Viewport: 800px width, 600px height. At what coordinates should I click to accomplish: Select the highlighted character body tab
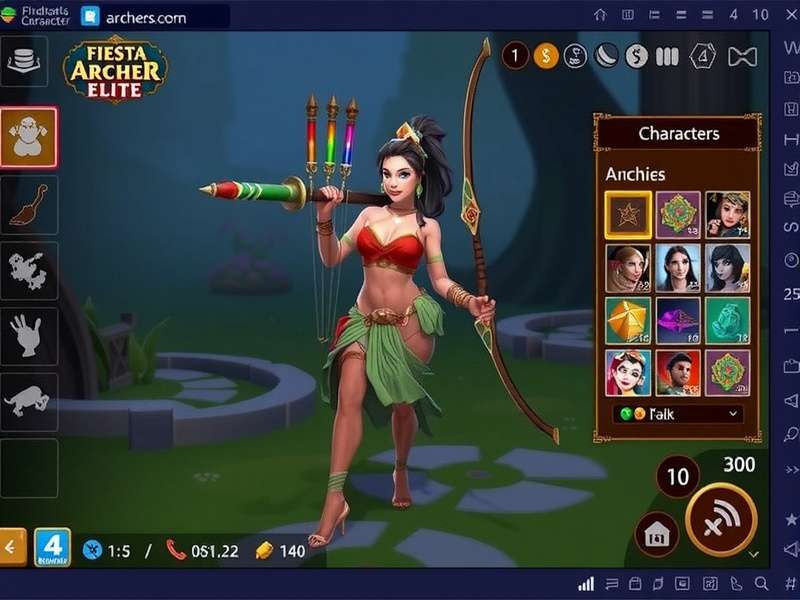click(x=28, y=137)
